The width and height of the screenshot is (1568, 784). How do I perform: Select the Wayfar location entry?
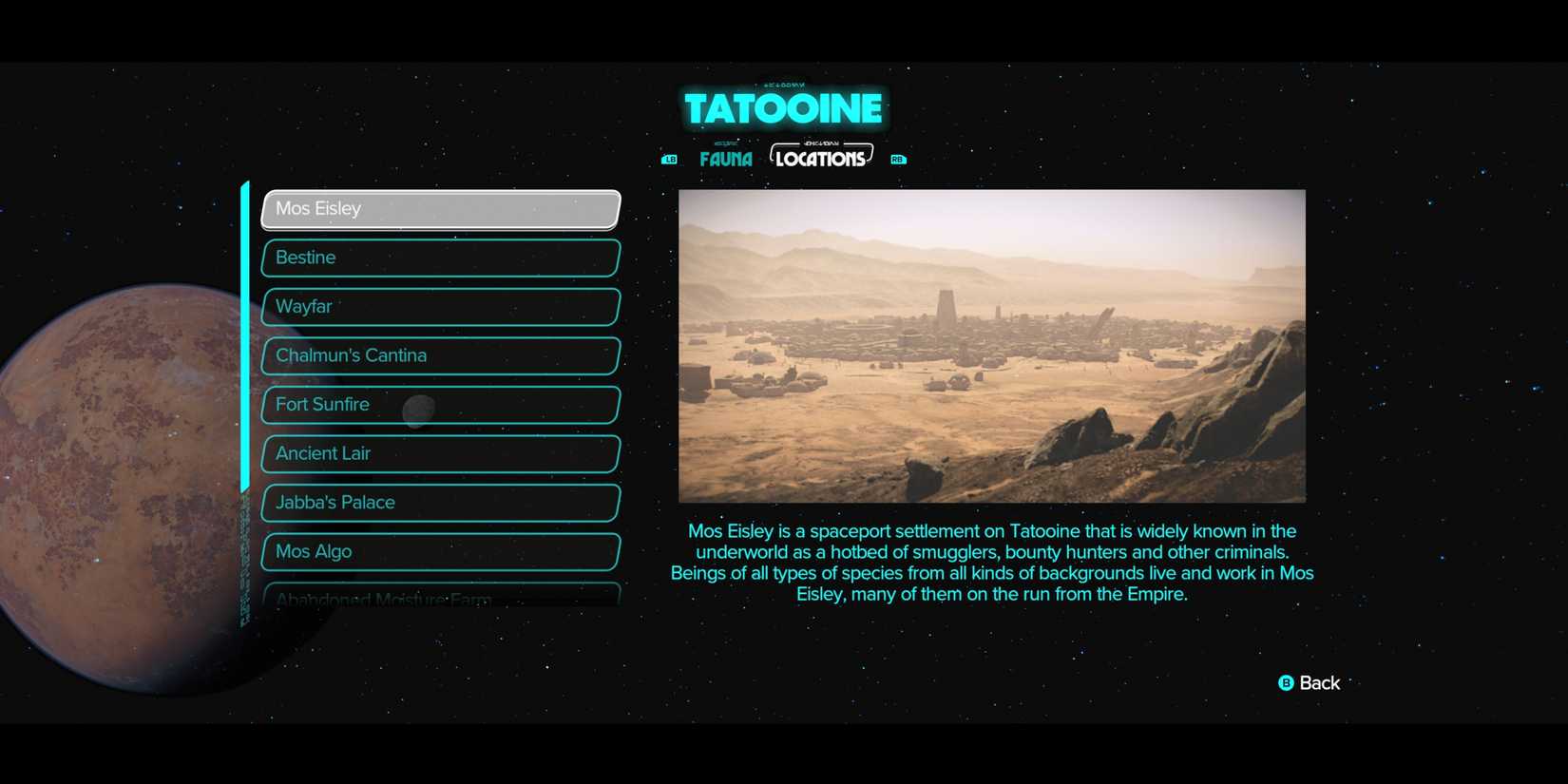(x=439, y=306)
